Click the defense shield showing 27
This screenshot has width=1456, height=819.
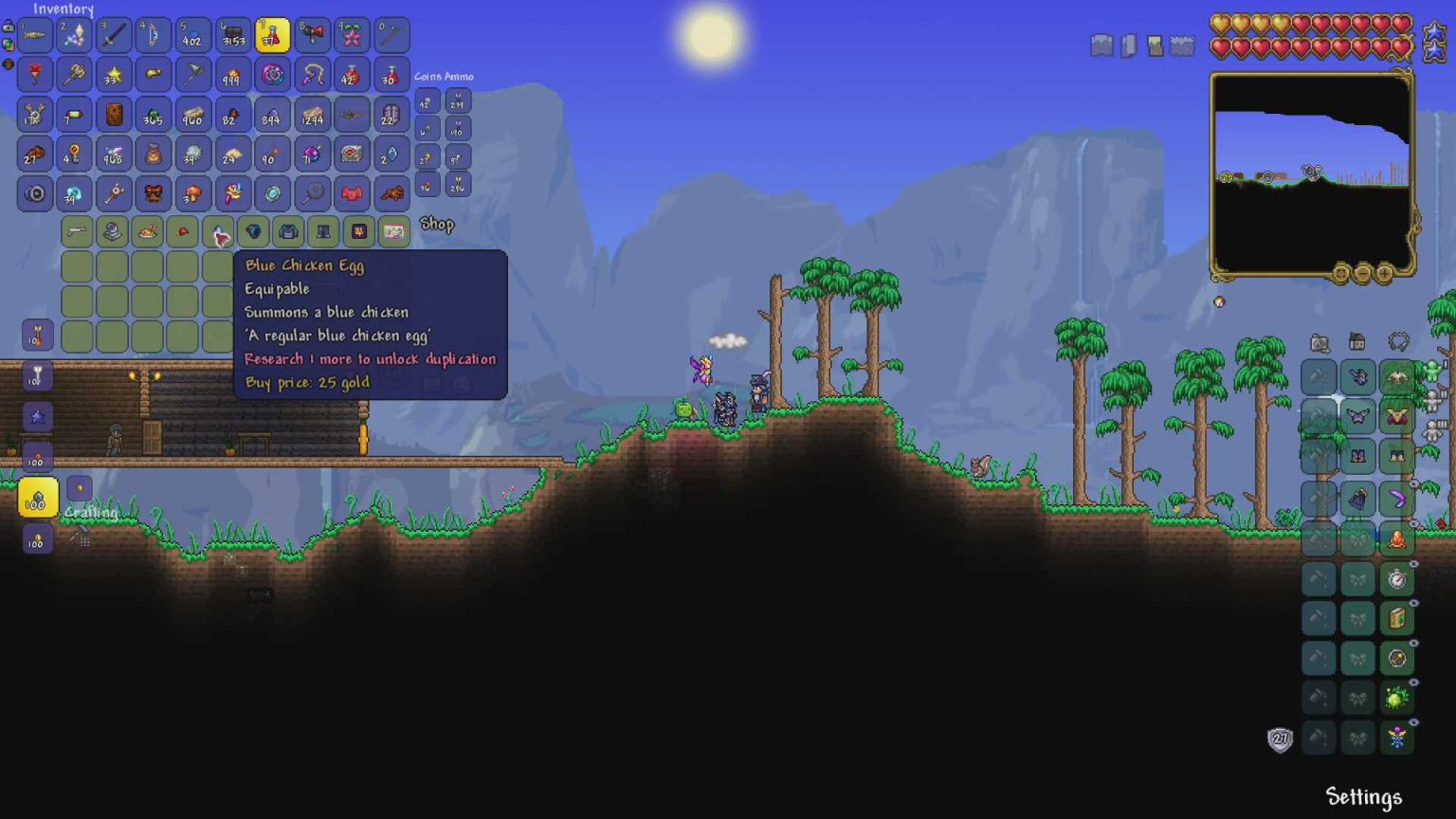click(x=1279, y=737)
